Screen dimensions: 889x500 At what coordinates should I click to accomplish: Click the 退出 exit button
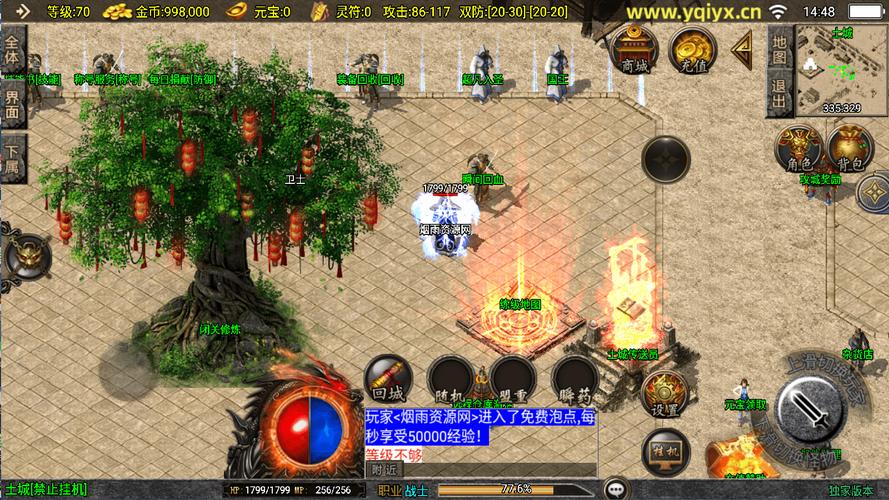780,93
